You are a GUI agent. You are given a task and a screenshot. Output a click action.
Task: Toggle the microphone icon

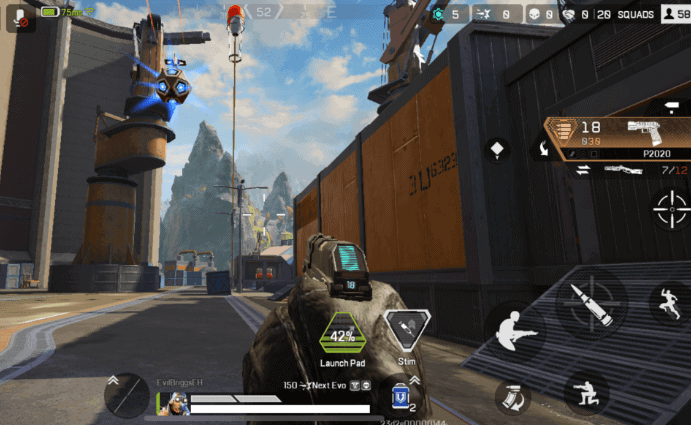pos(20,16)
